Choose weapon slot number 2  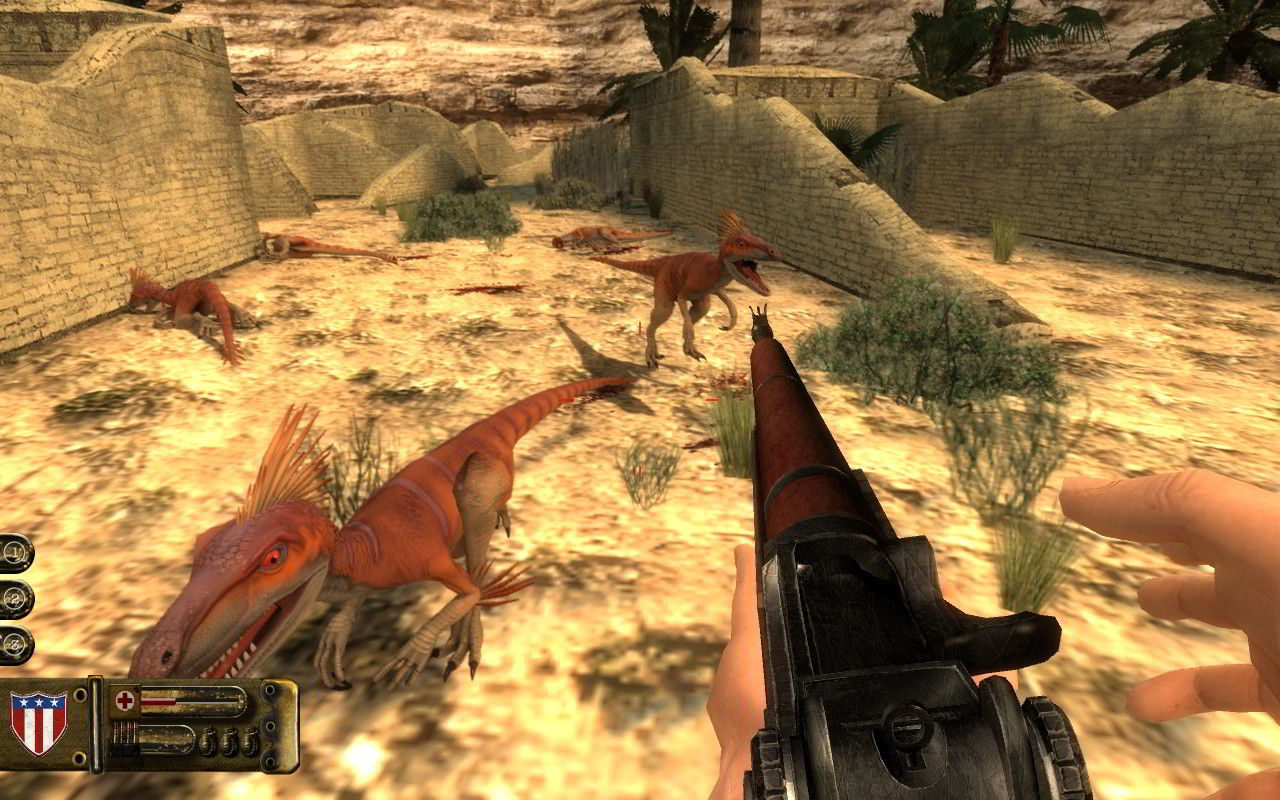(x=15, y=598)
